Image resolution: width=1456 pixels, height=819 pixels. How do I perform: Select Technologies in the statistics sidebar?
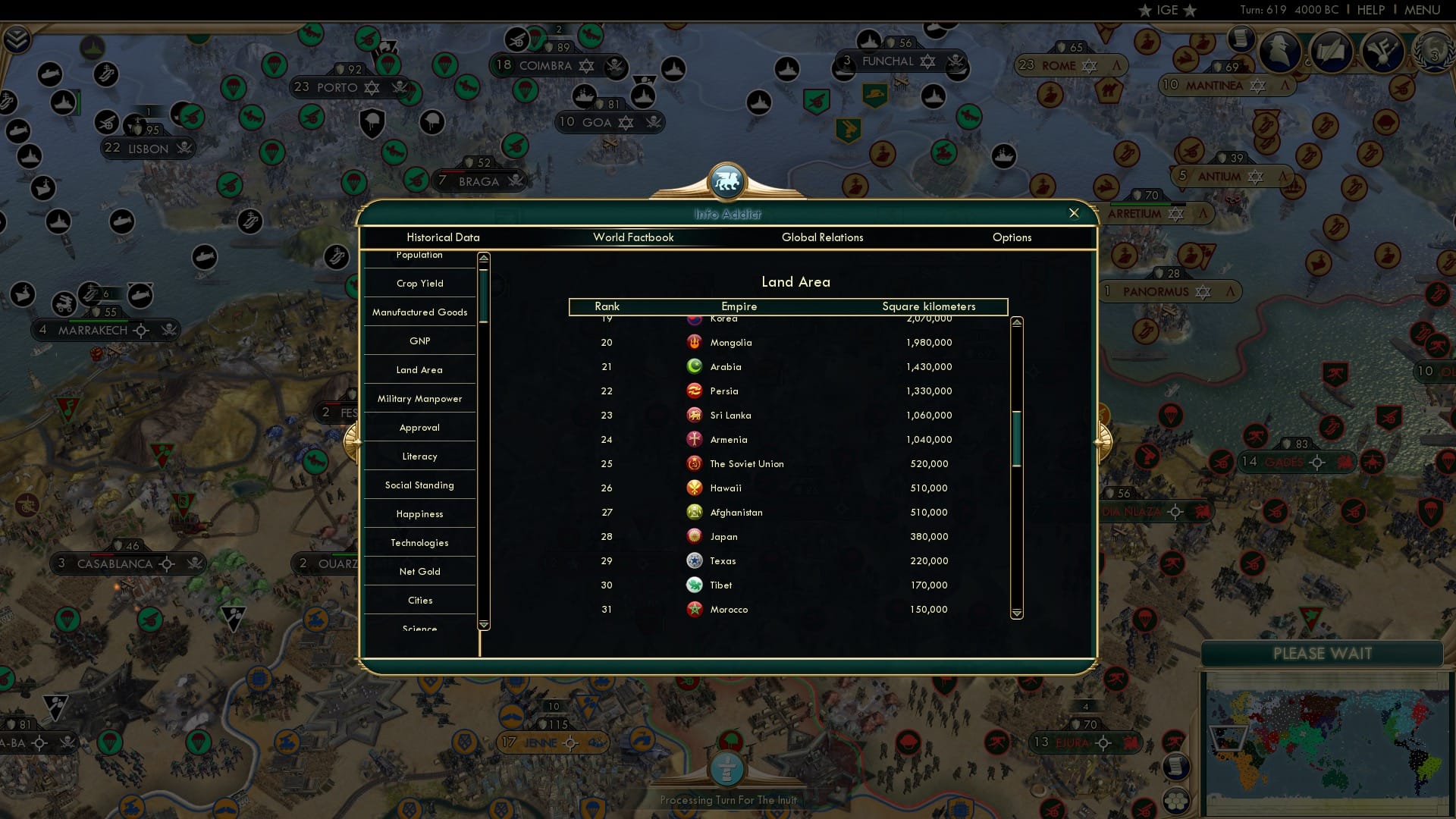[419, 542]
